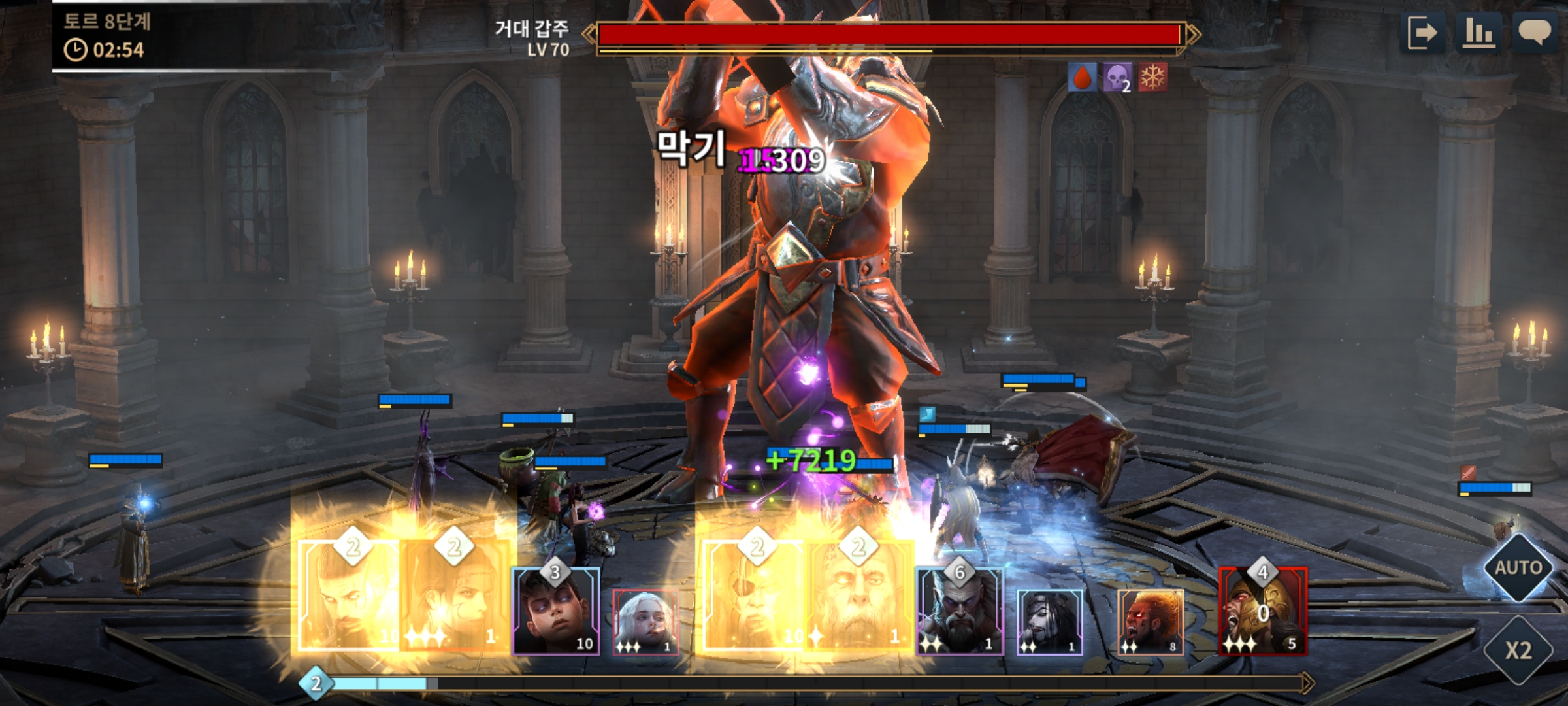Use the grey-bearded barbarian card costing 6
The width and height of the screenshot is (1568, 706).
click(x=959, y=612)
